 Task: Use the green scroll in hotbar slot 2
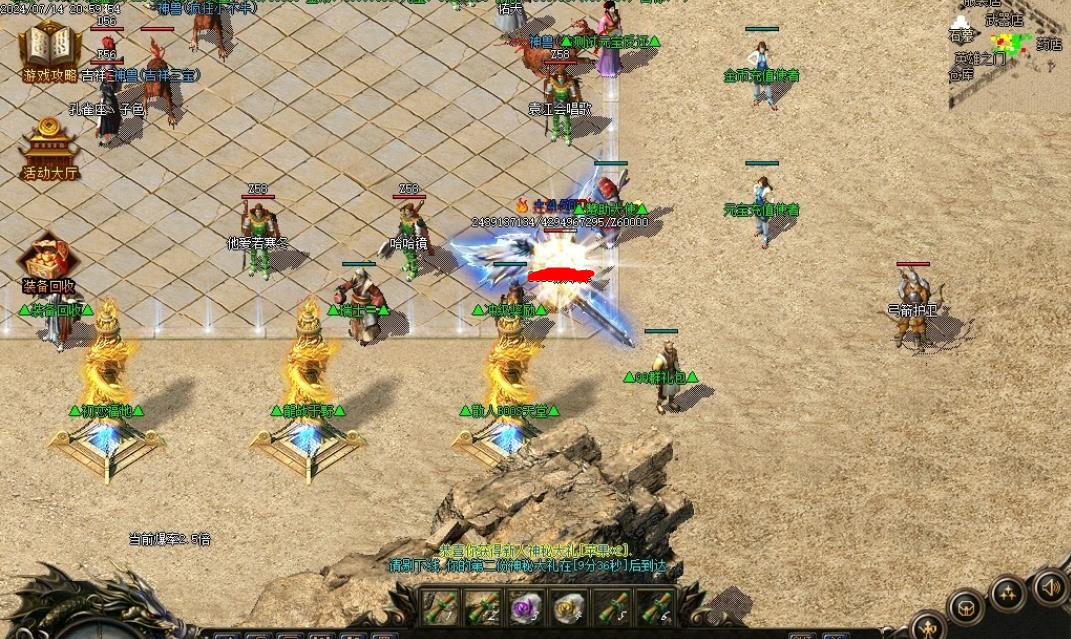483,608
